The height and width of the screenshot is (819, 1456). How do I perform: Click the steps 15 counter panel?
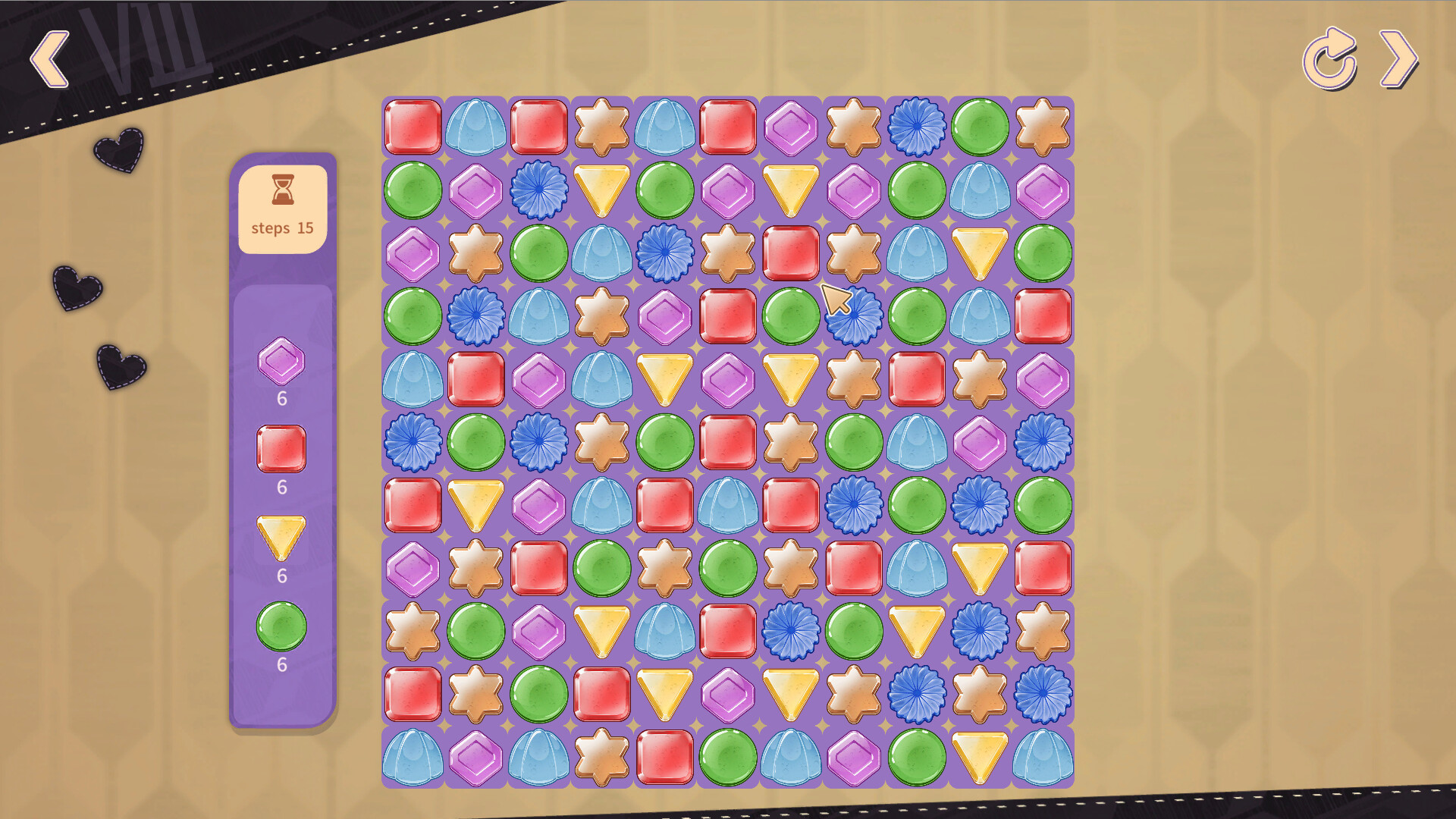[x=281, y=203]
